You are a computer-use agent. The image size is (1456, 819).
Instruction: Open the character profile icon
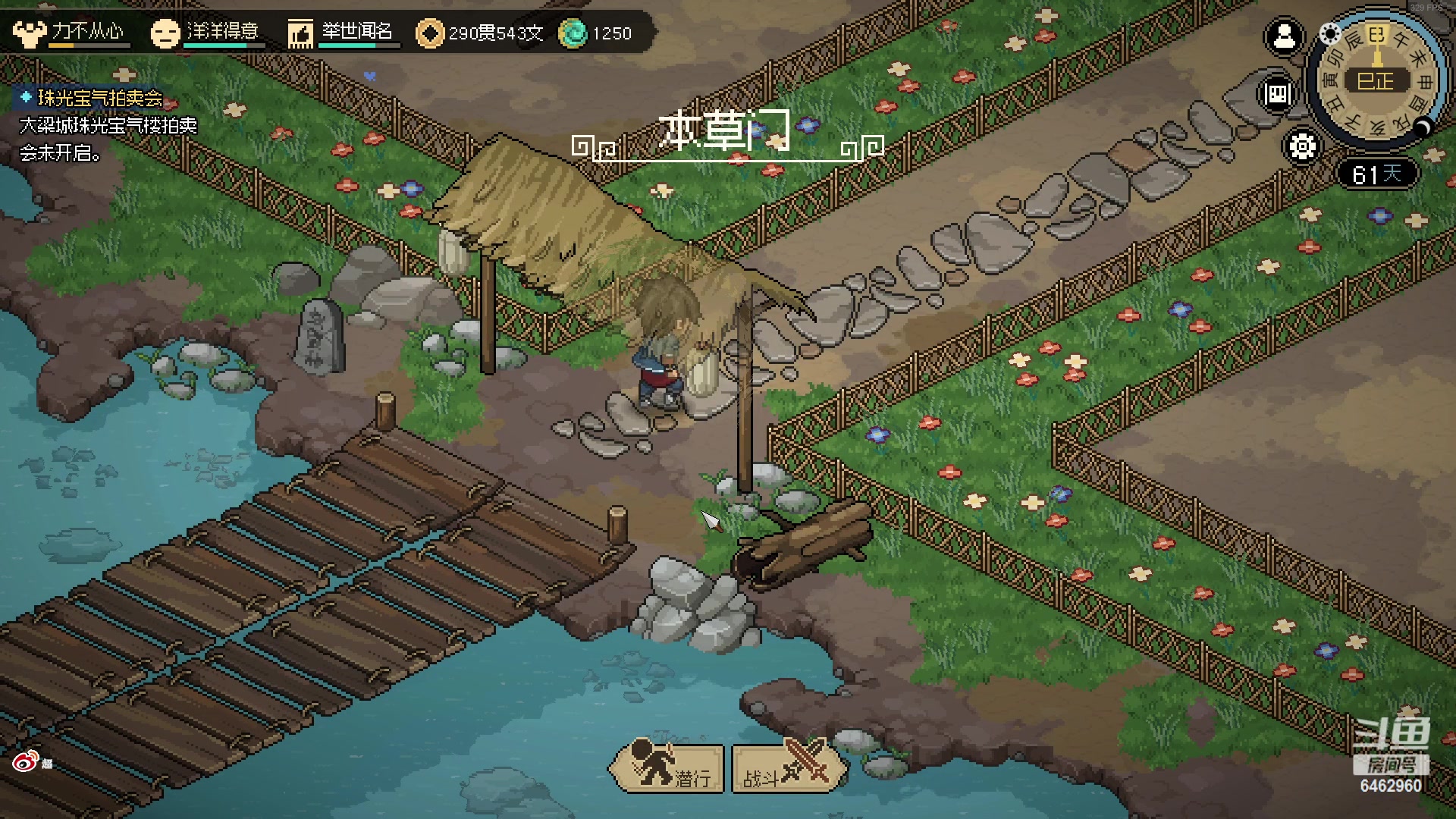1284,36
